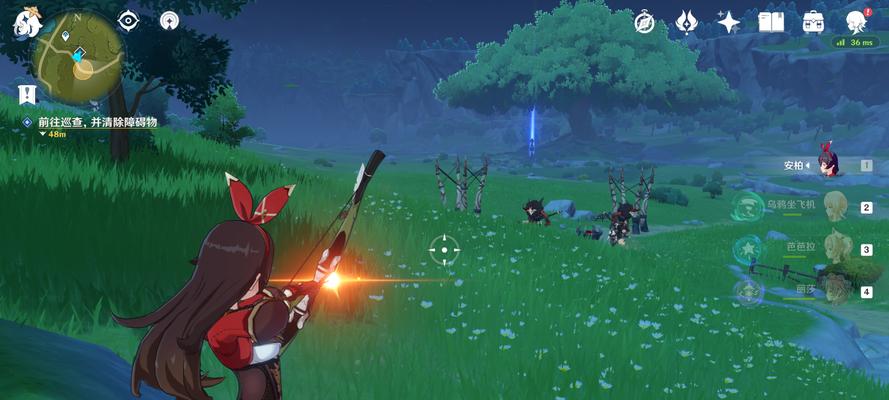889x400 pixels.
Task: Open the open-book tutorial icon
Action: point(771,22)
